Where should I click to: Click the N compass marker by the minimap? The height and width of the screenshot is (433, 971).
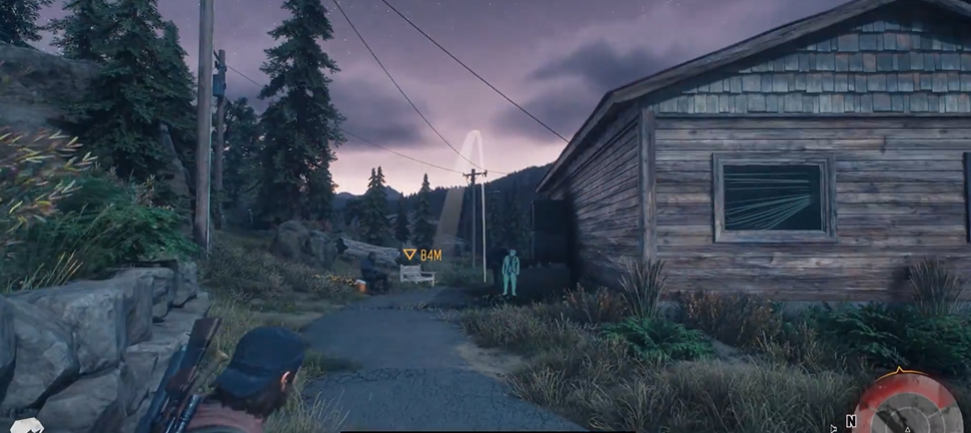[851, 421]
